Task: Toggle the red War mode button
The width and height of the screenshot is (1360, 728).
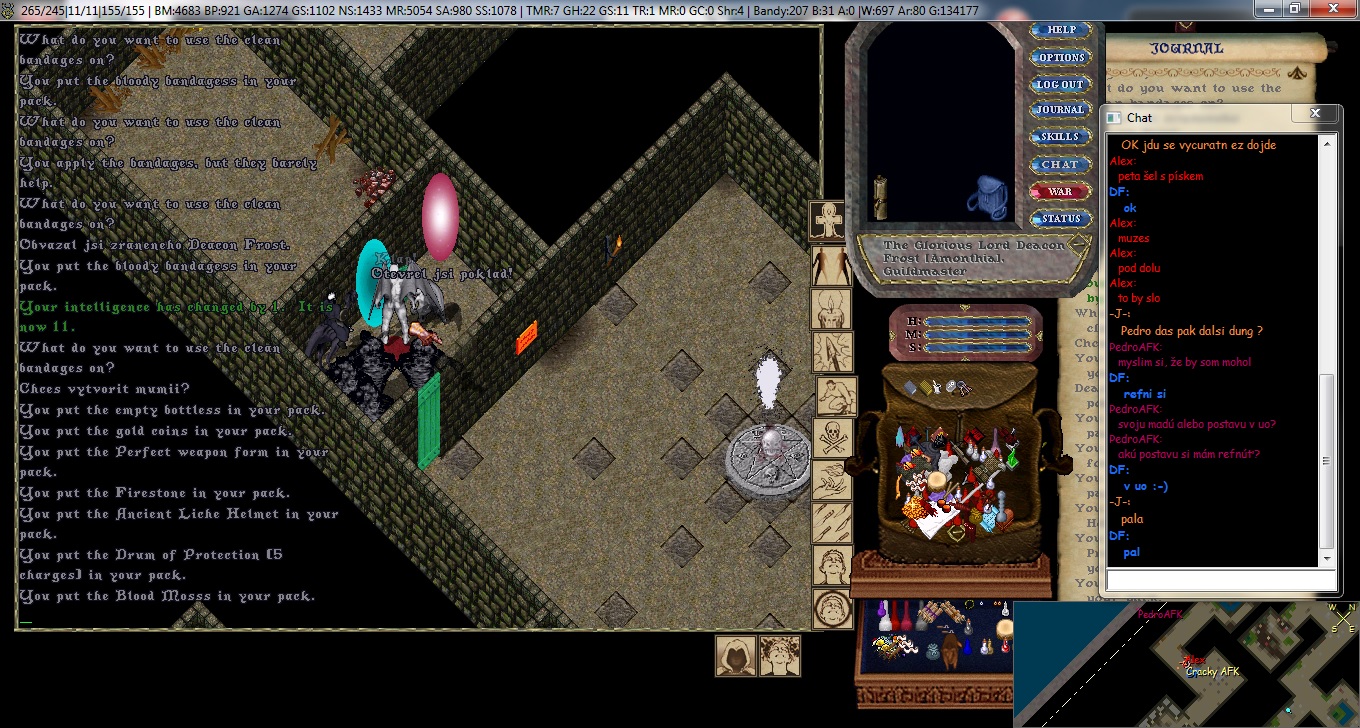Action: tap(1060, 191)
